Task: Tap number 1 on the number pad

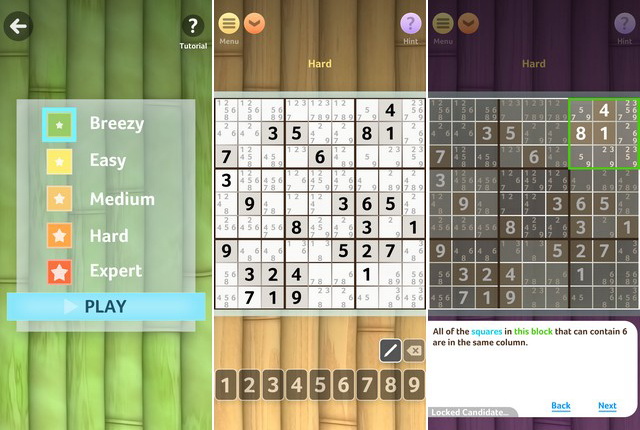Action: (228, 384)
